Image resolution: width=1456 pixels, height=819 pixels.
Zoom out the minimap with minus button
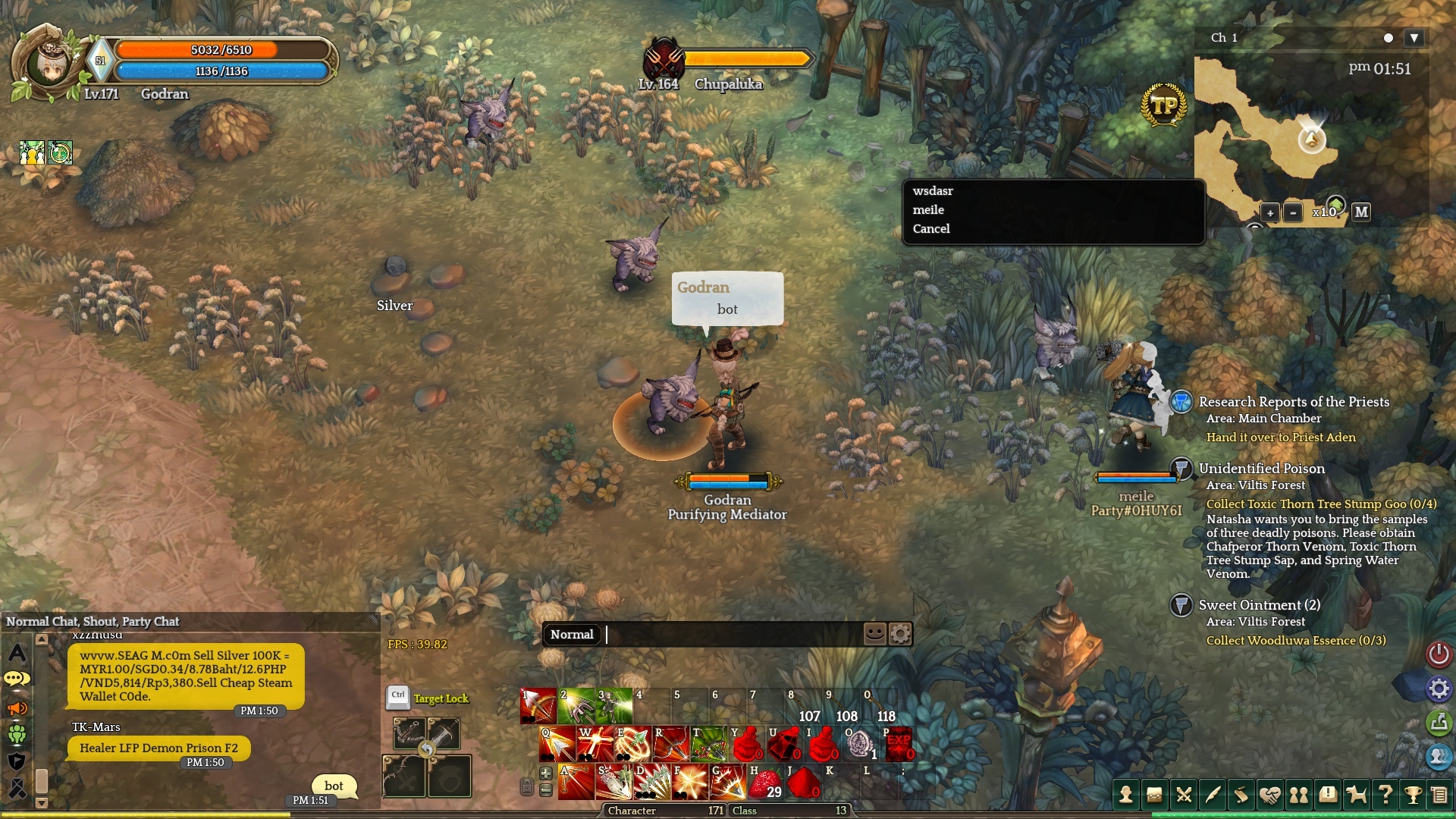pos(1293,213)
